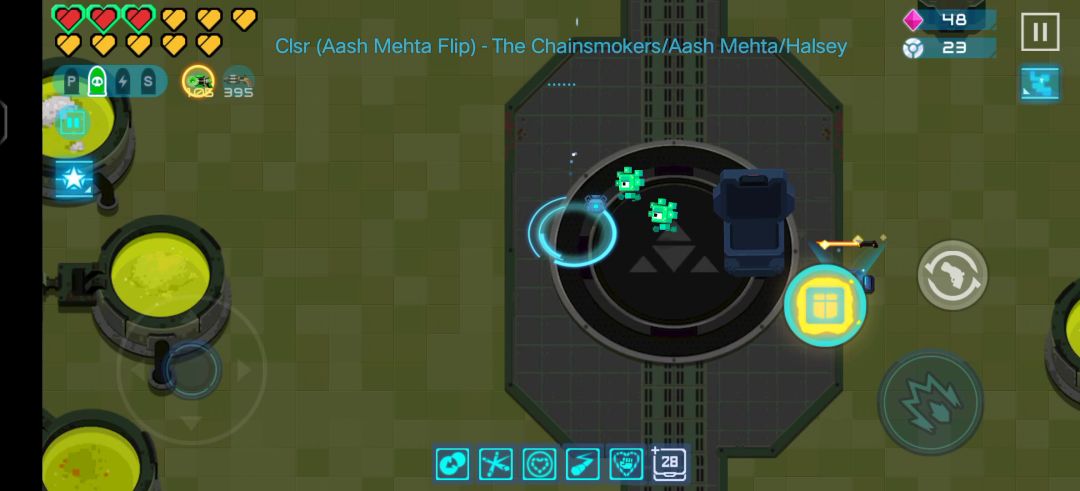The image size is (1080, 491).
Task: Fire using the attack button
Action: point(930,401)
